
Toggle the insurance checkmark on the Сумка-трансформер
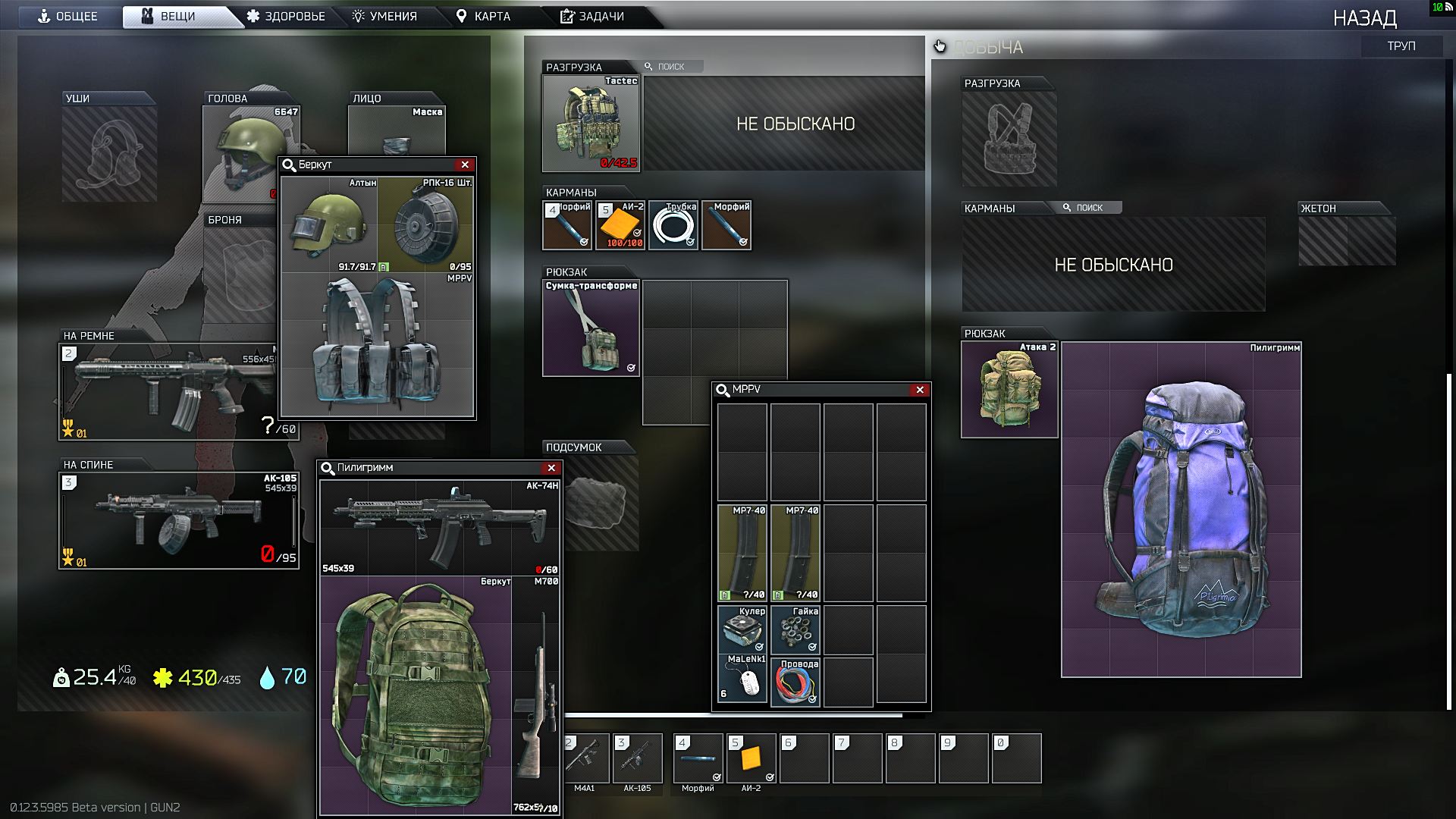point(629,368)
